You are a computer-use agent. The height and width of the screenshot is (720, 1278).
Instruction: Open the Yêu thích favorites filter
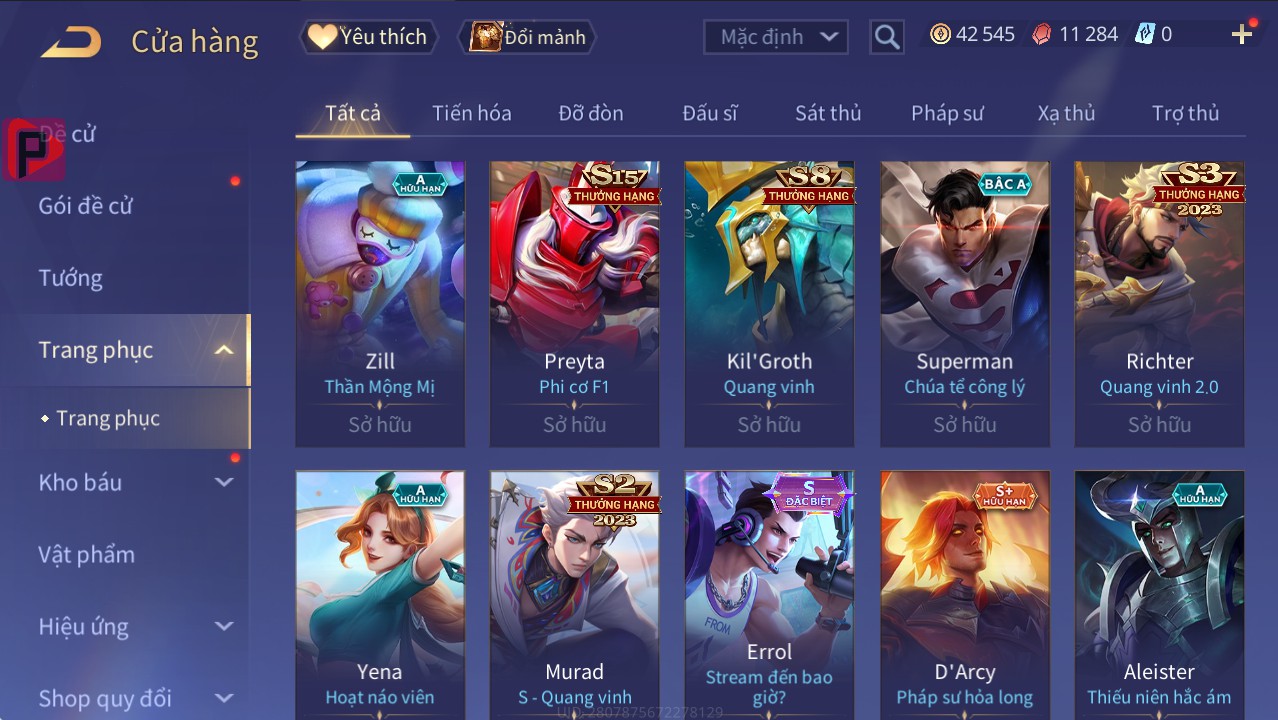point(367,37)
